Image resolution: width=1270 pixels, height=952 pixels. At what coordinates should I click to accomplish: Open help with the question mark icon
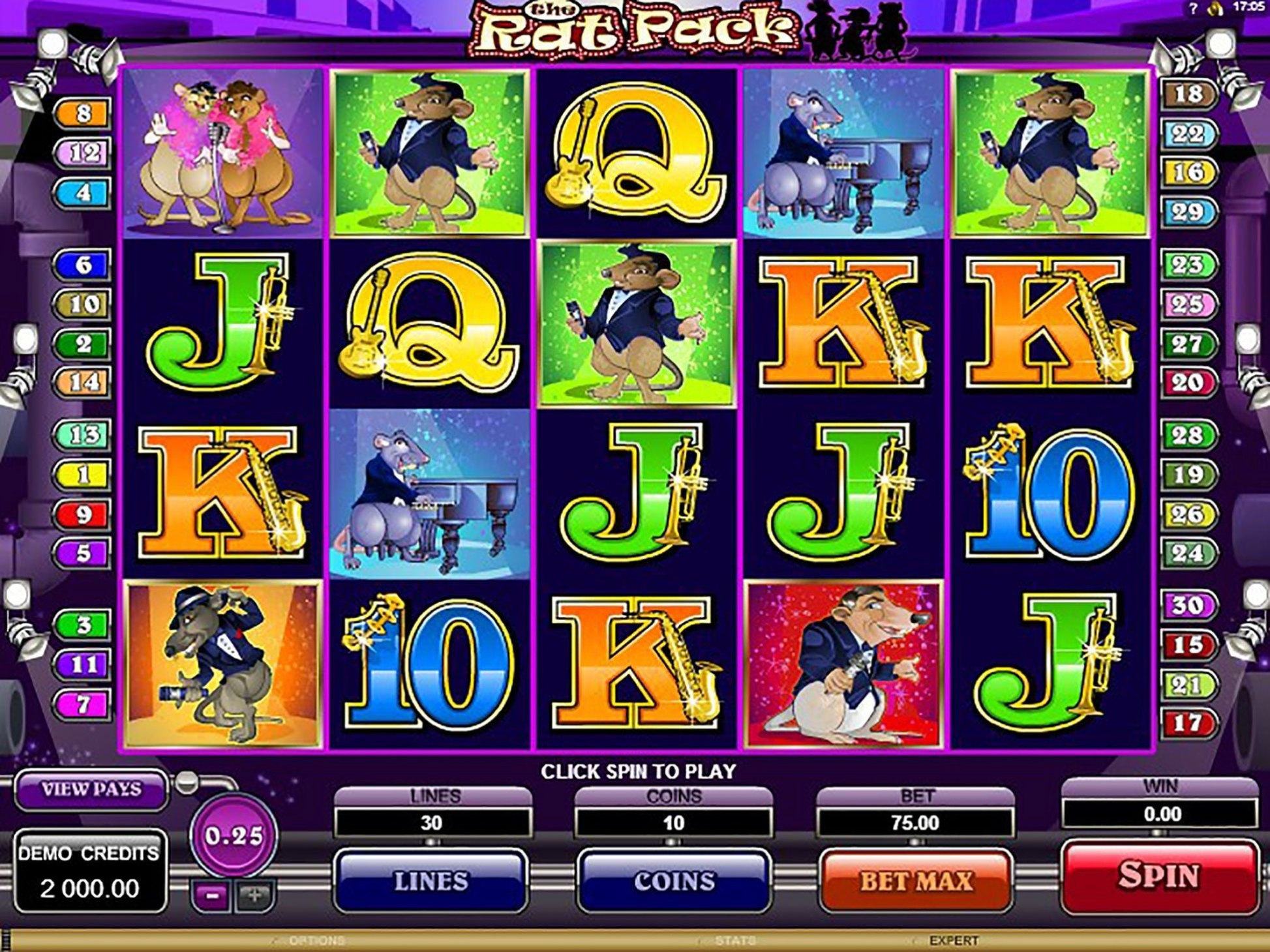tap(1193, 8)
